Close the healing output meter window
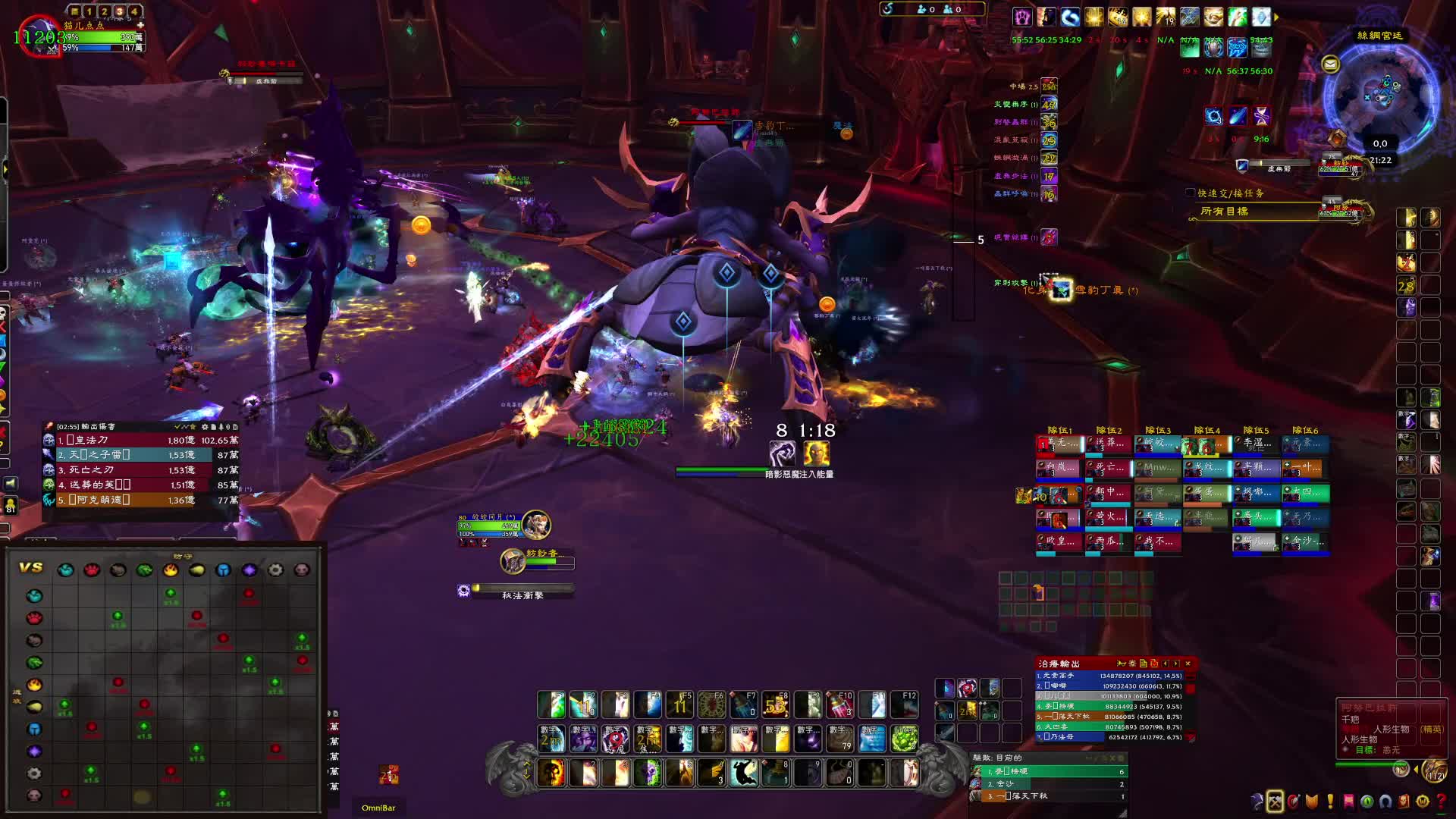The image size is (1456, 819). click(x=1188, y=664)
